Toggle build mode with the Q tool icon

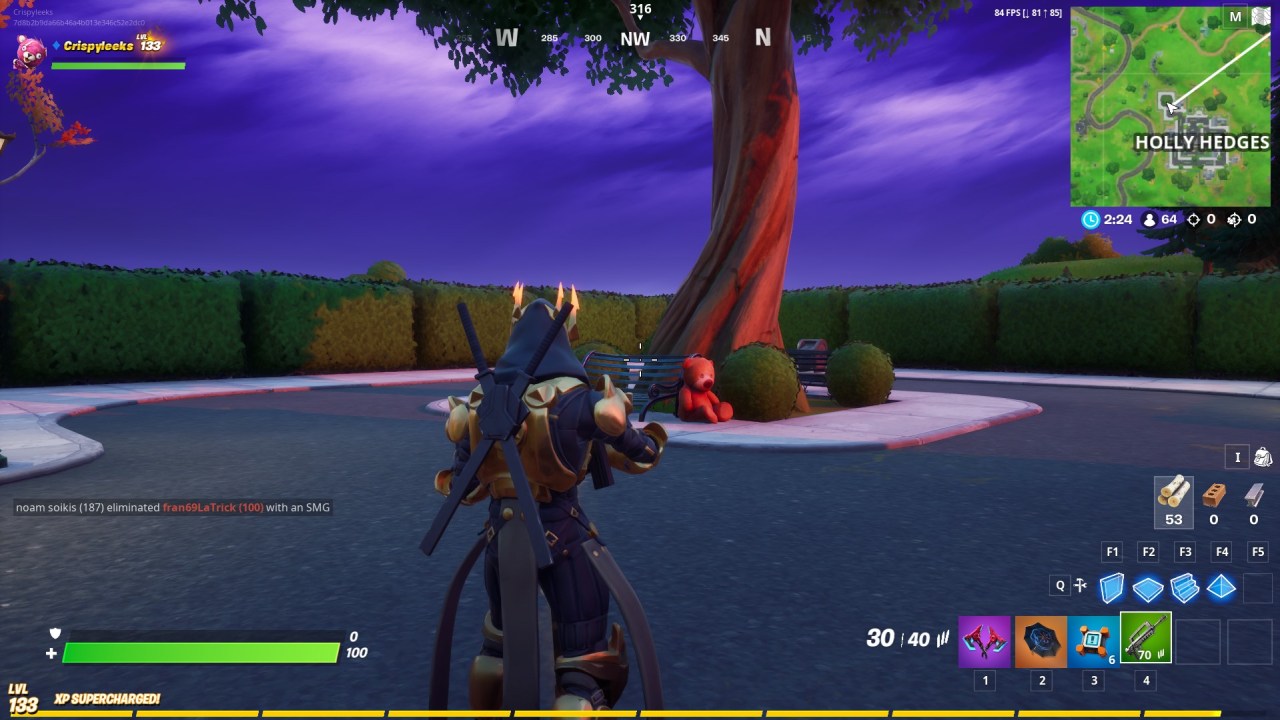click(x=1081, y=585)
